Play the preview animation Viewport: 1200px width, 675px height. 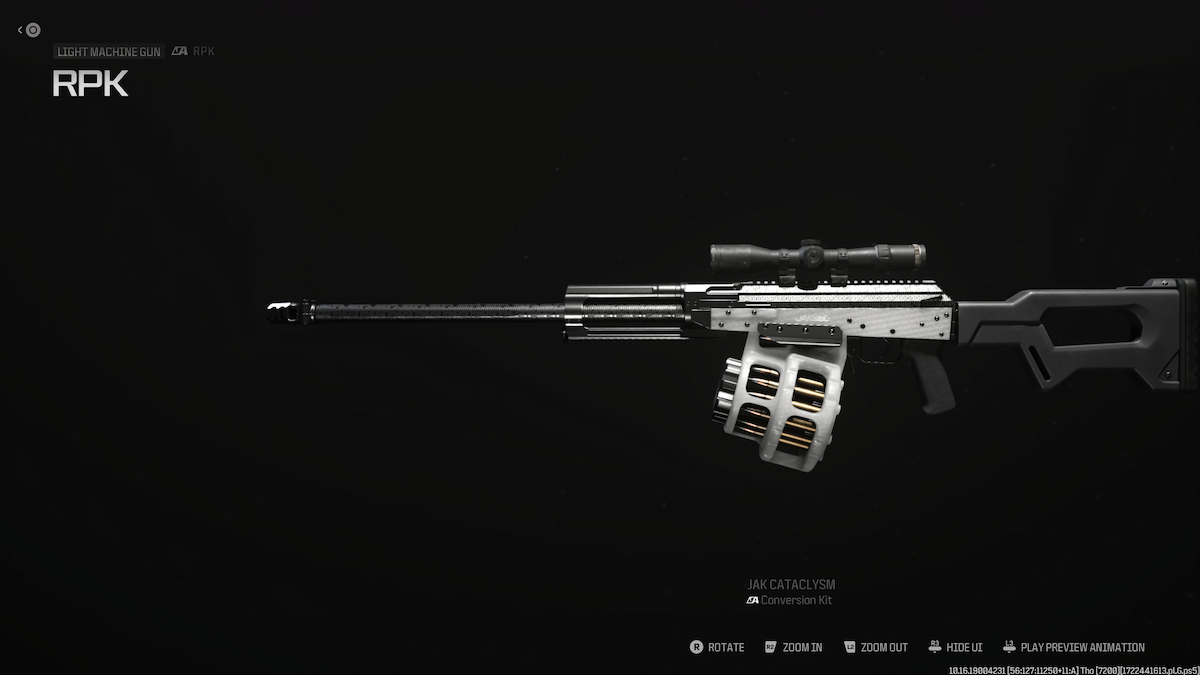click(x=1073, y=647)
